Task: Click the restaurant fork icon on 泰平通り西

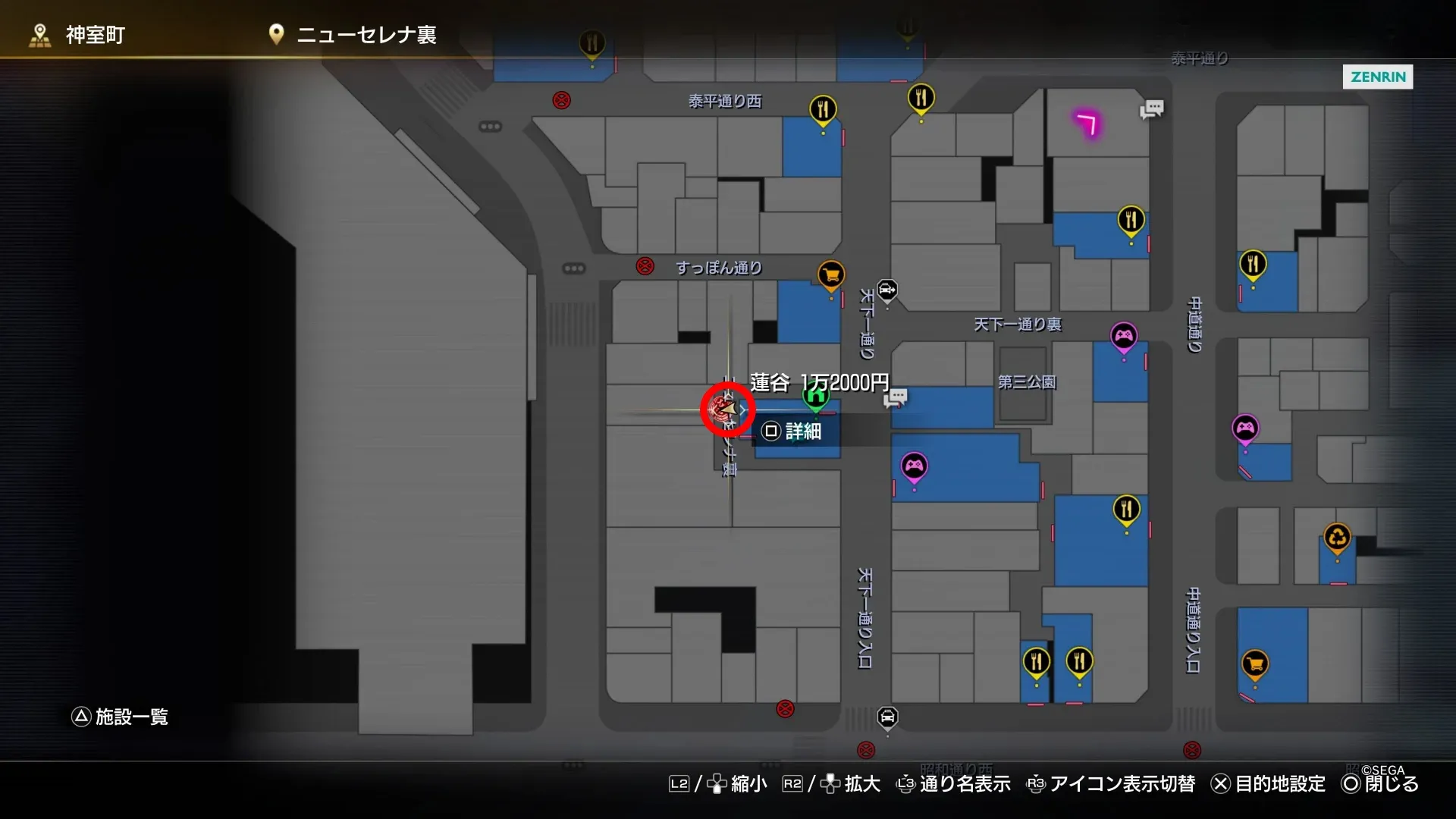Action: pyautogui.click(x=823, y=109)
